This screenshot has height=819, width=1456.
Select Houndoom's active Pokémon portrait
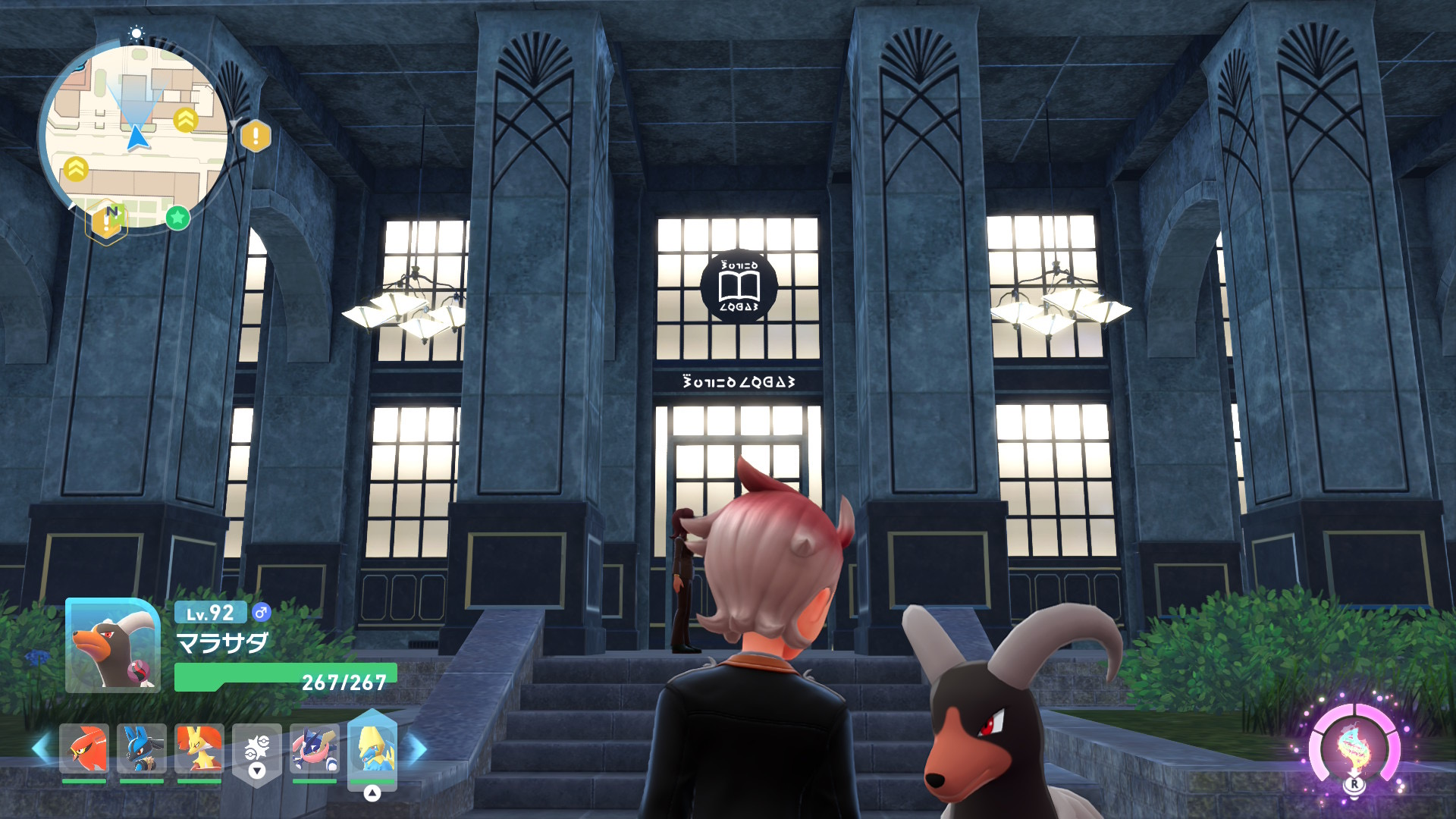(112, 646)
